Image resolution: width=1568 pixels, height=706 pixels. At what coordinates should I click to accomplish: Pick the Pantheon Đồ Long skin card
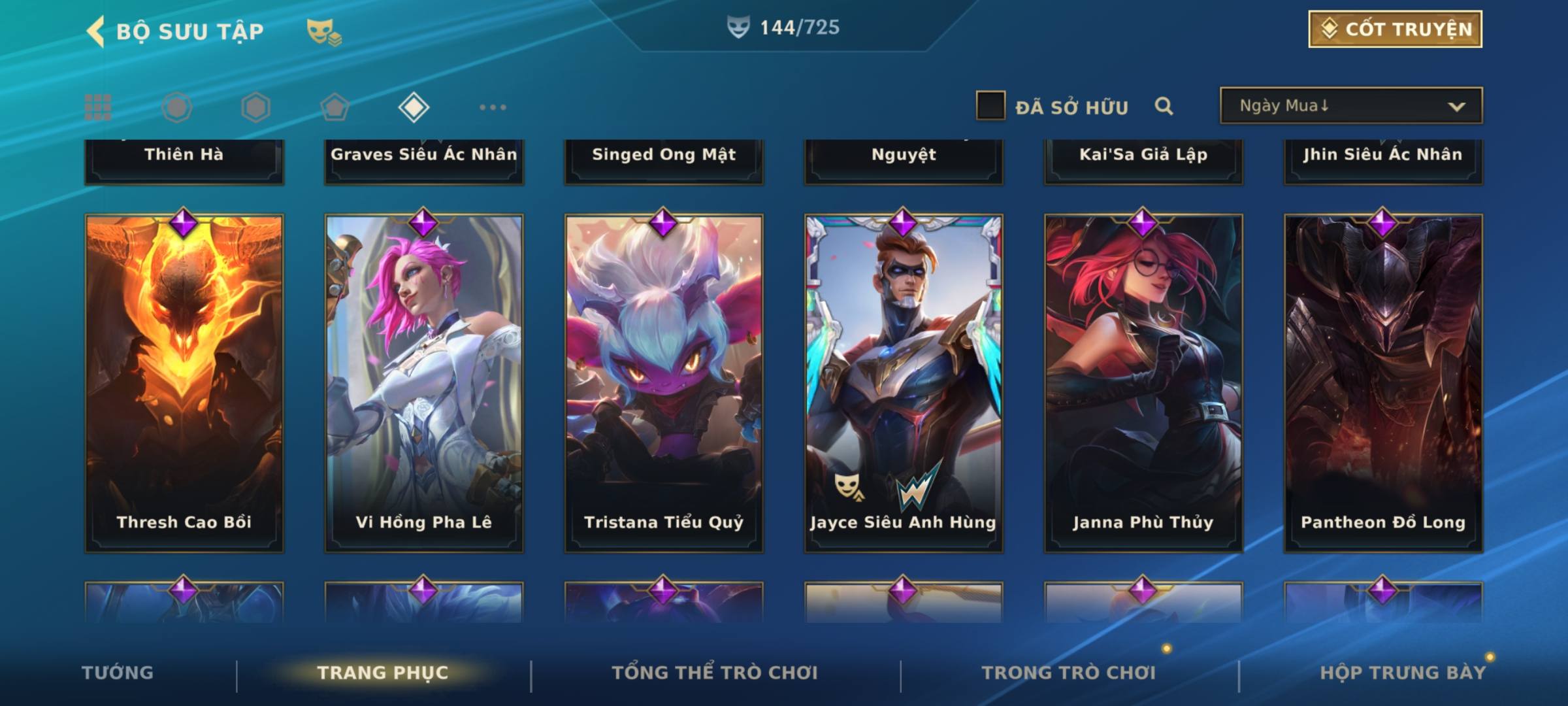click(x=1383, y=382)
